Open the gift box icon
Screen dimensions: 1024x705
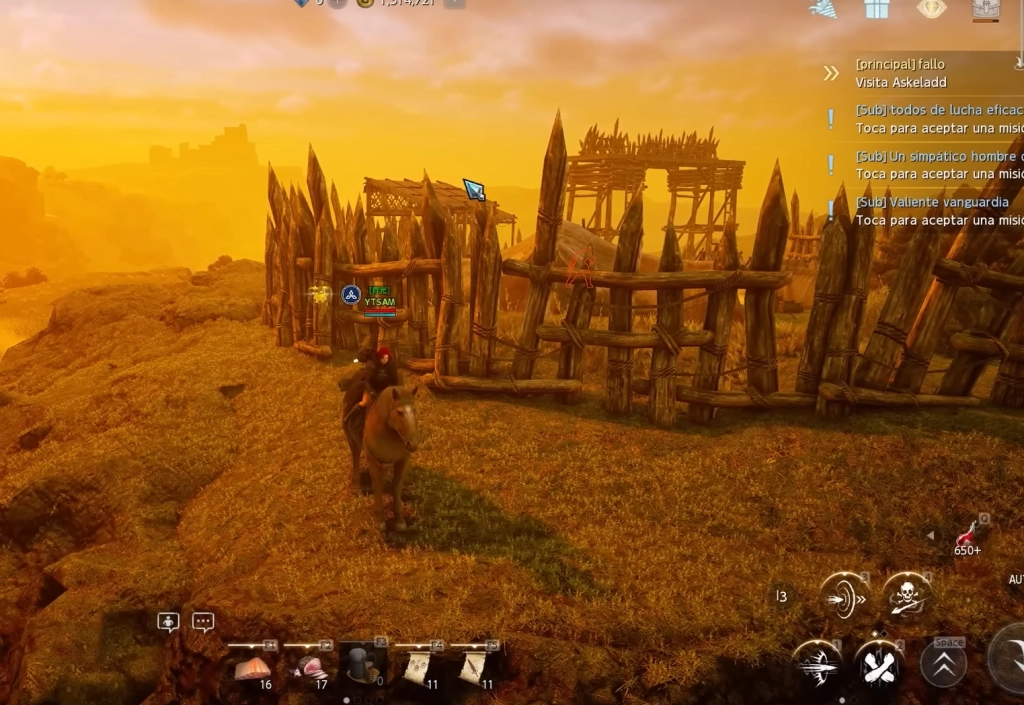[877, 9]
